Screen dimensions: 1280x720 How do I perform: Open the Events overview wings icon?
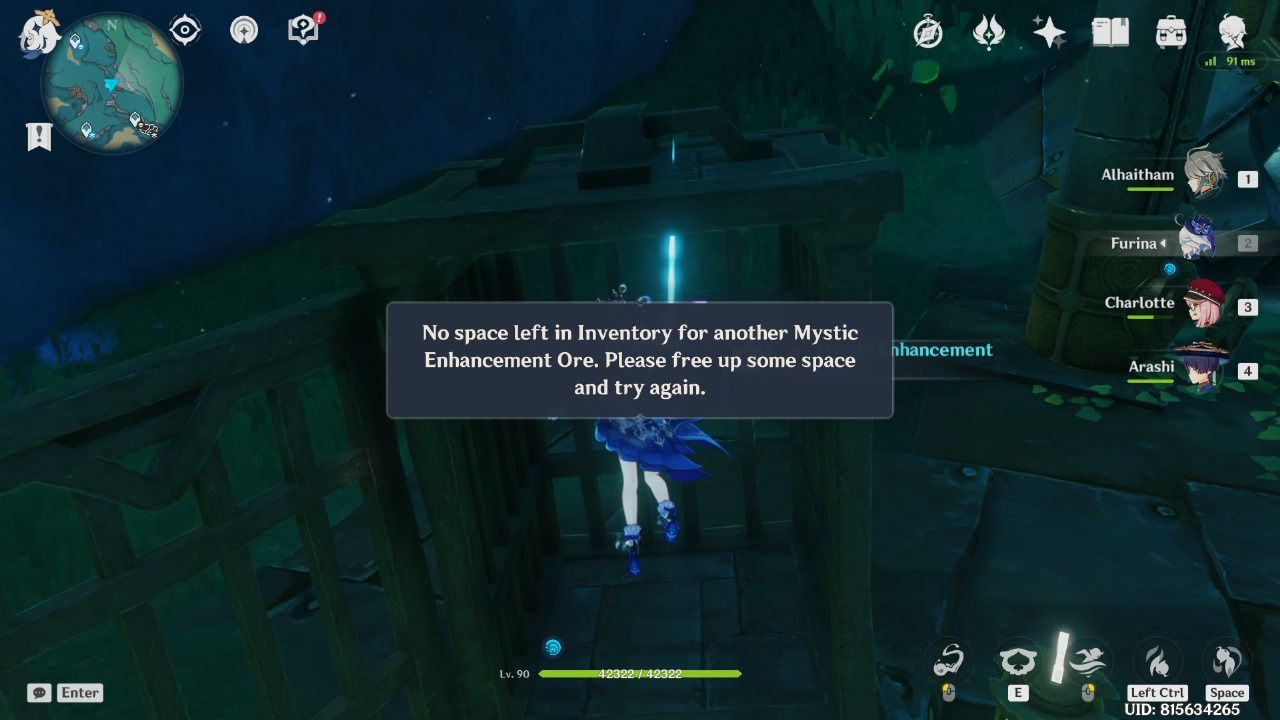(x=989, y=33)
